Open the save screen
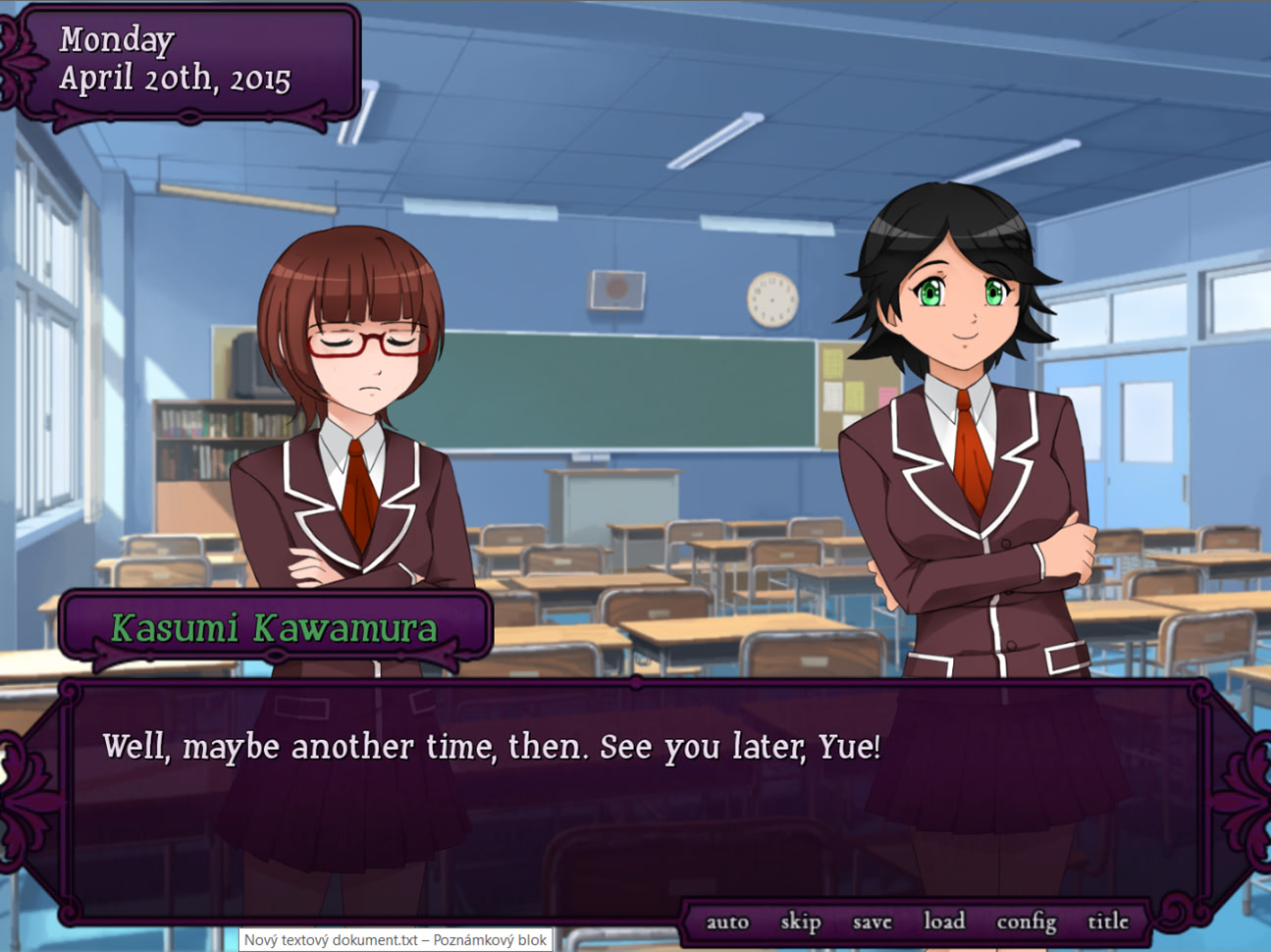The width and height of the screenshot is (1271, 952). (871, 922)
